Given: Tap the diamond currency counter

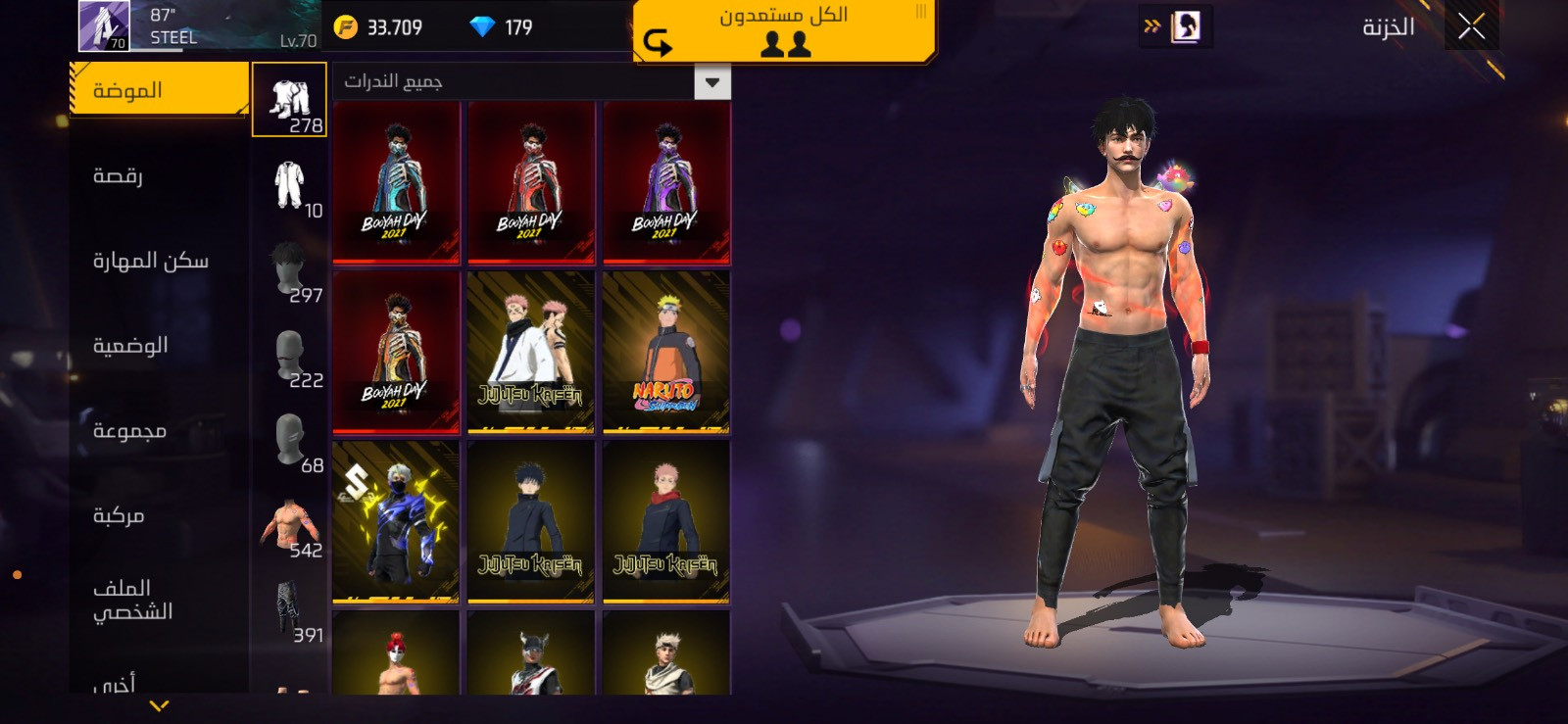Looking at the screenshot, I should (502, 27).
